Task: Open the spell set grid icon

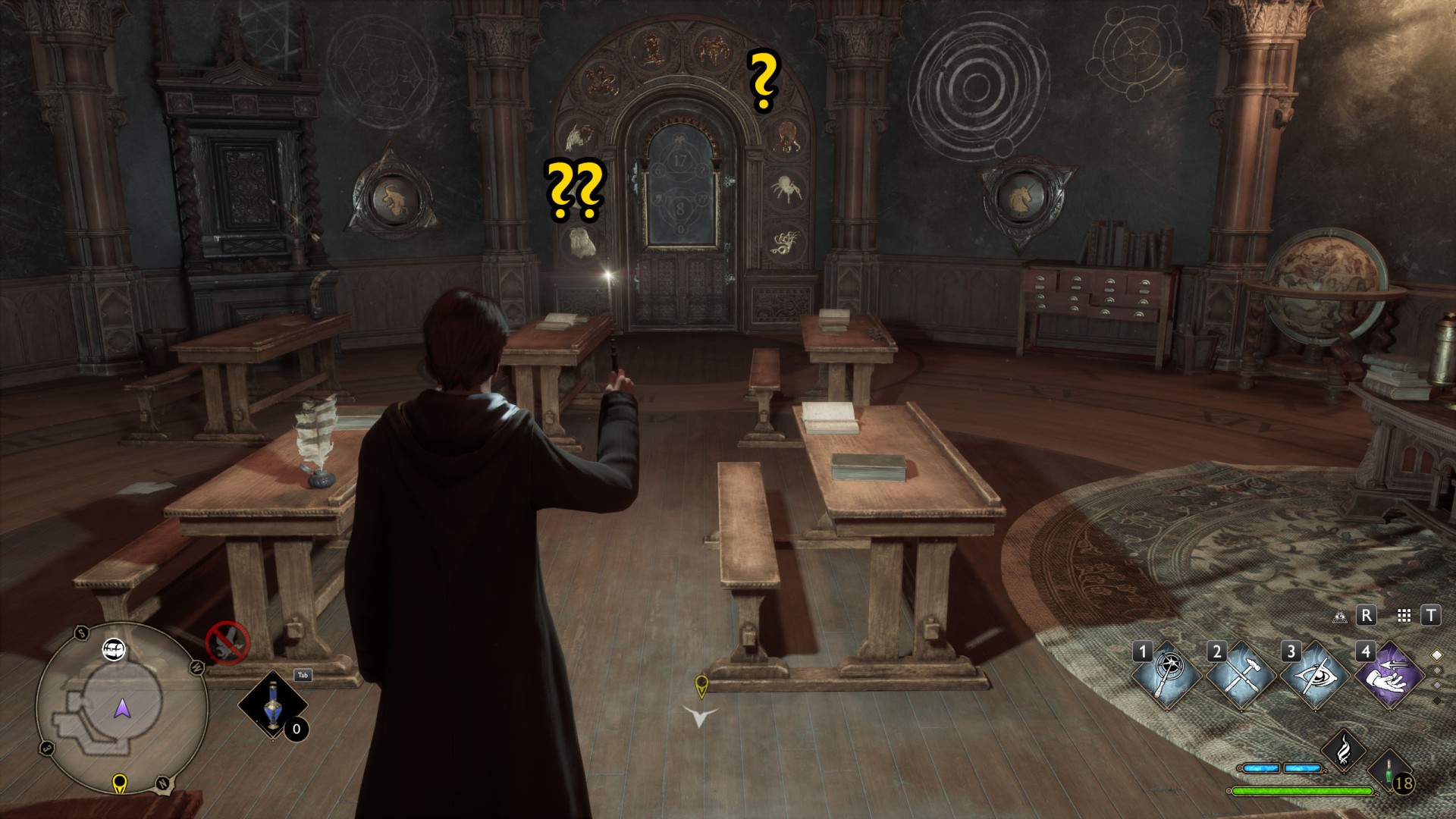Action: (x=1404, y=616)
